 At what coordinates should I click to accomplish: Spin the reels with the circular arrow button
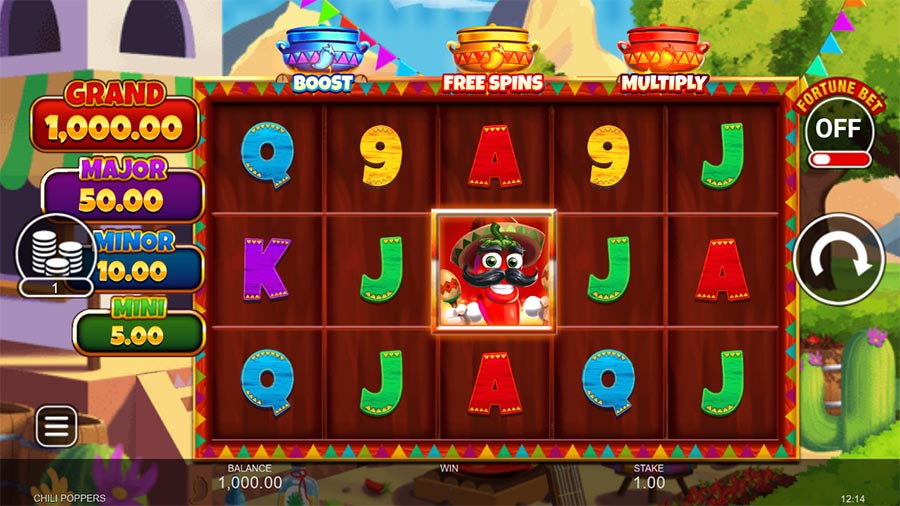click(x=838, y=259)
